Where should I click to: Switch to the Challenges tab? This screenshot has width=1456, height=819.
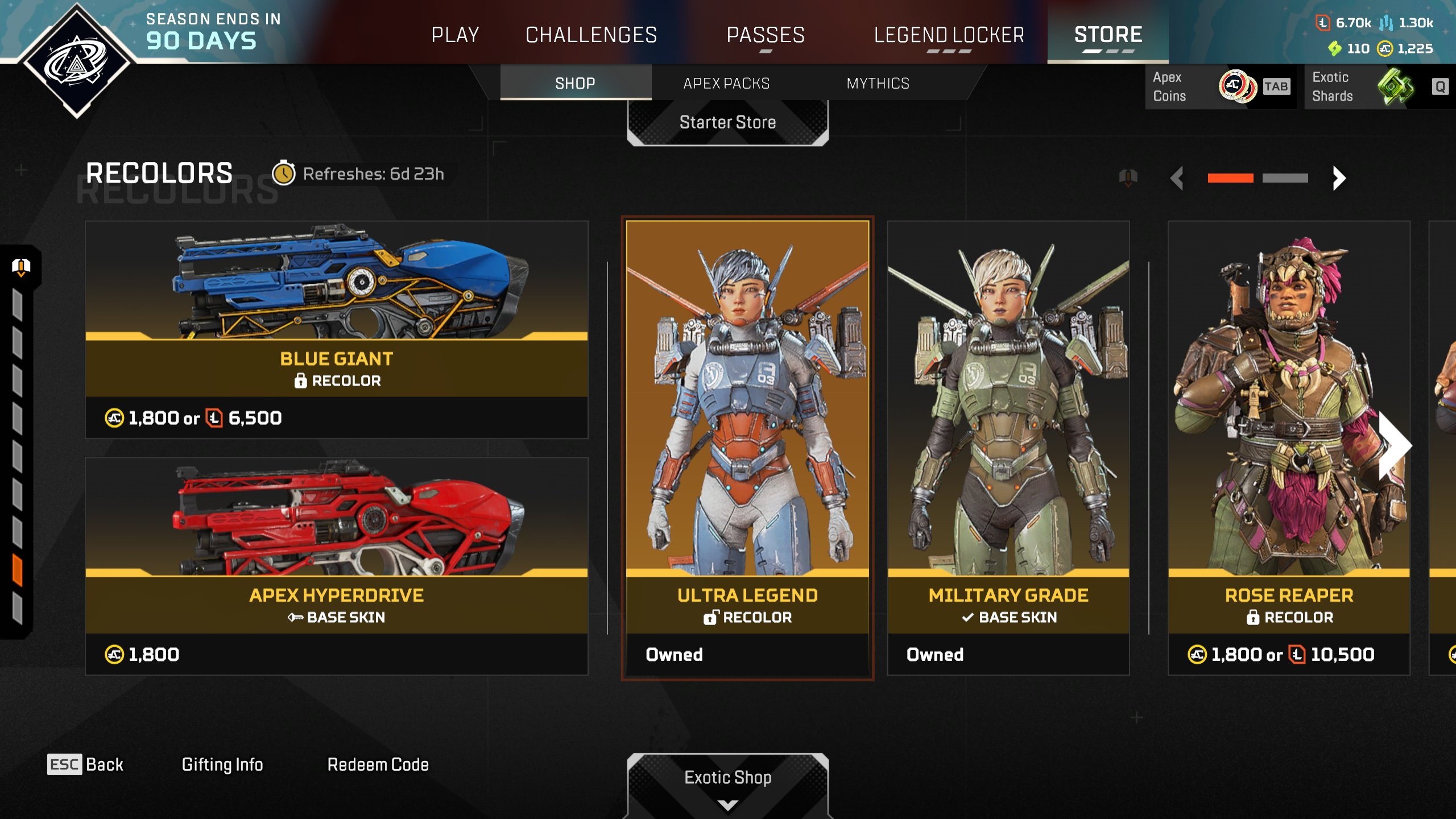tap(591, 35)
